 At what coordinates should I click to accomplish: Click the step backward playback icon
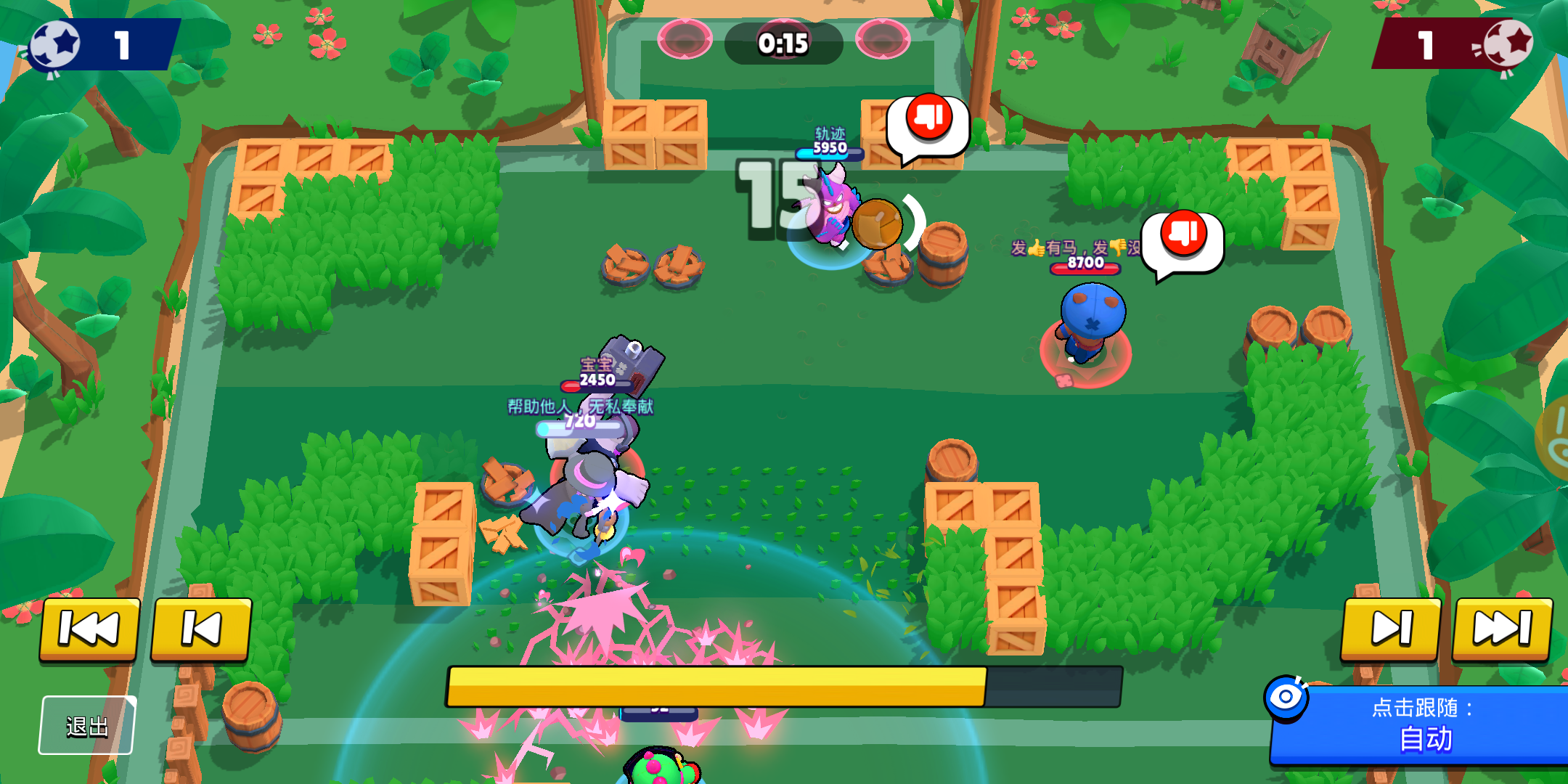click(x=199, y=630)
